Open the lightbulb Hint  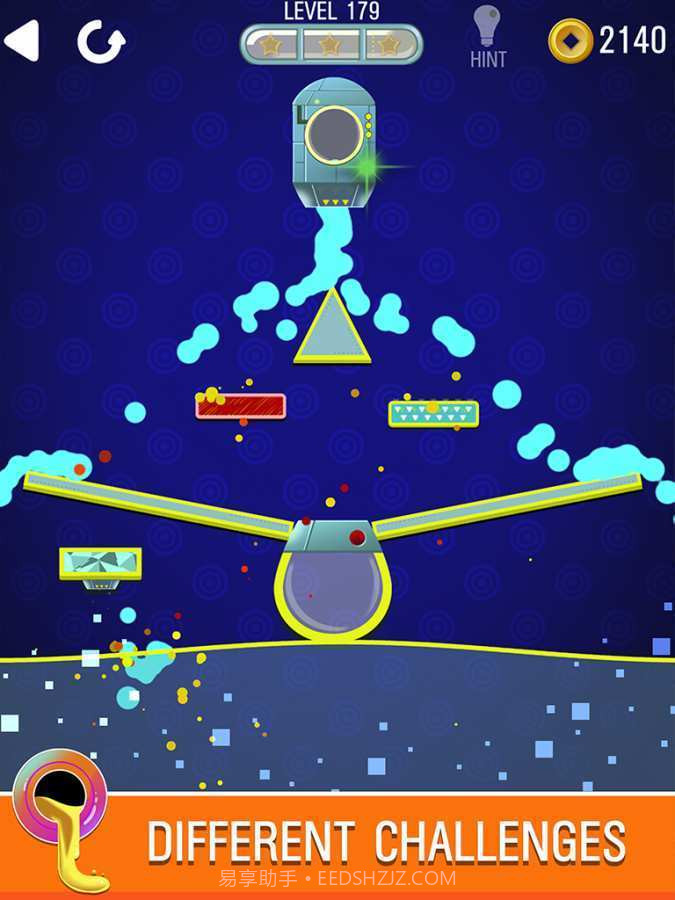pos(486,36)
